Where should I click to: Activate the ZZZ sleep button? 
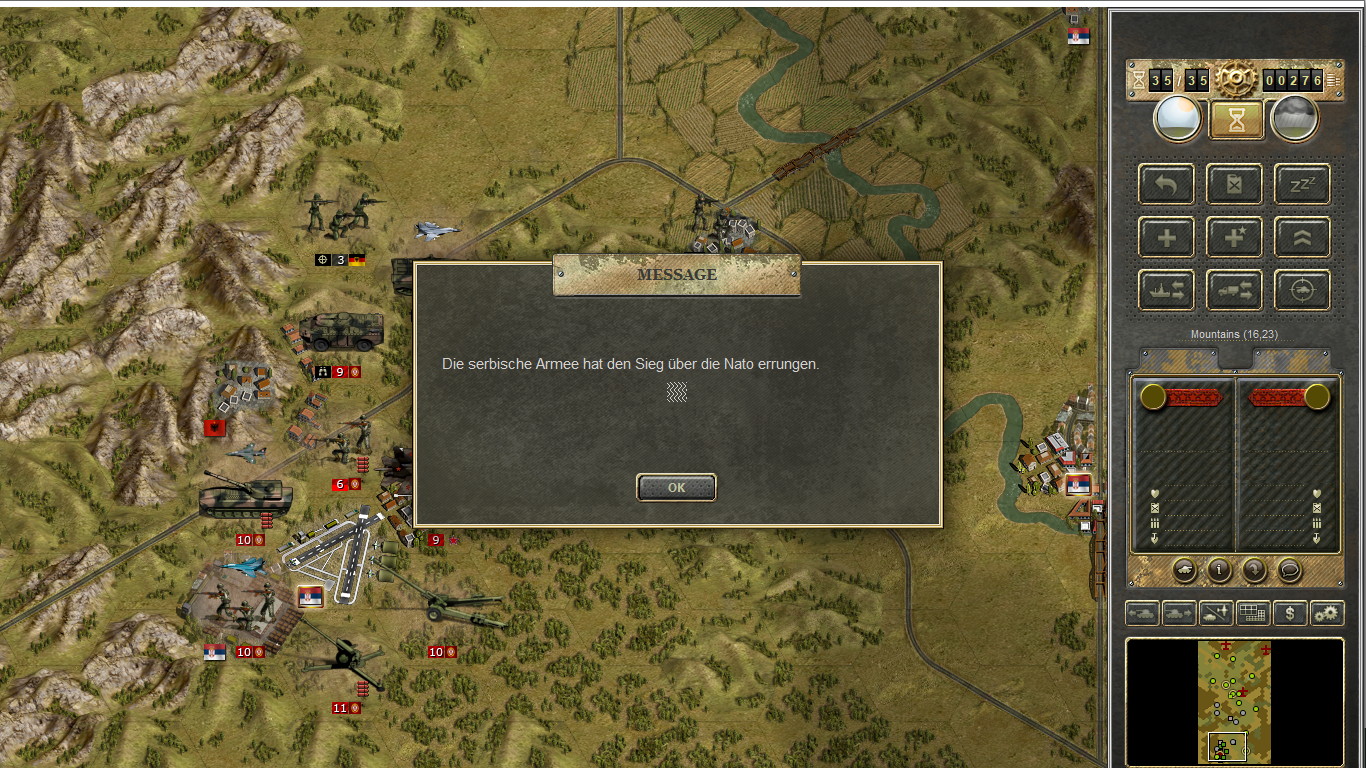[x=1302, y=184]
